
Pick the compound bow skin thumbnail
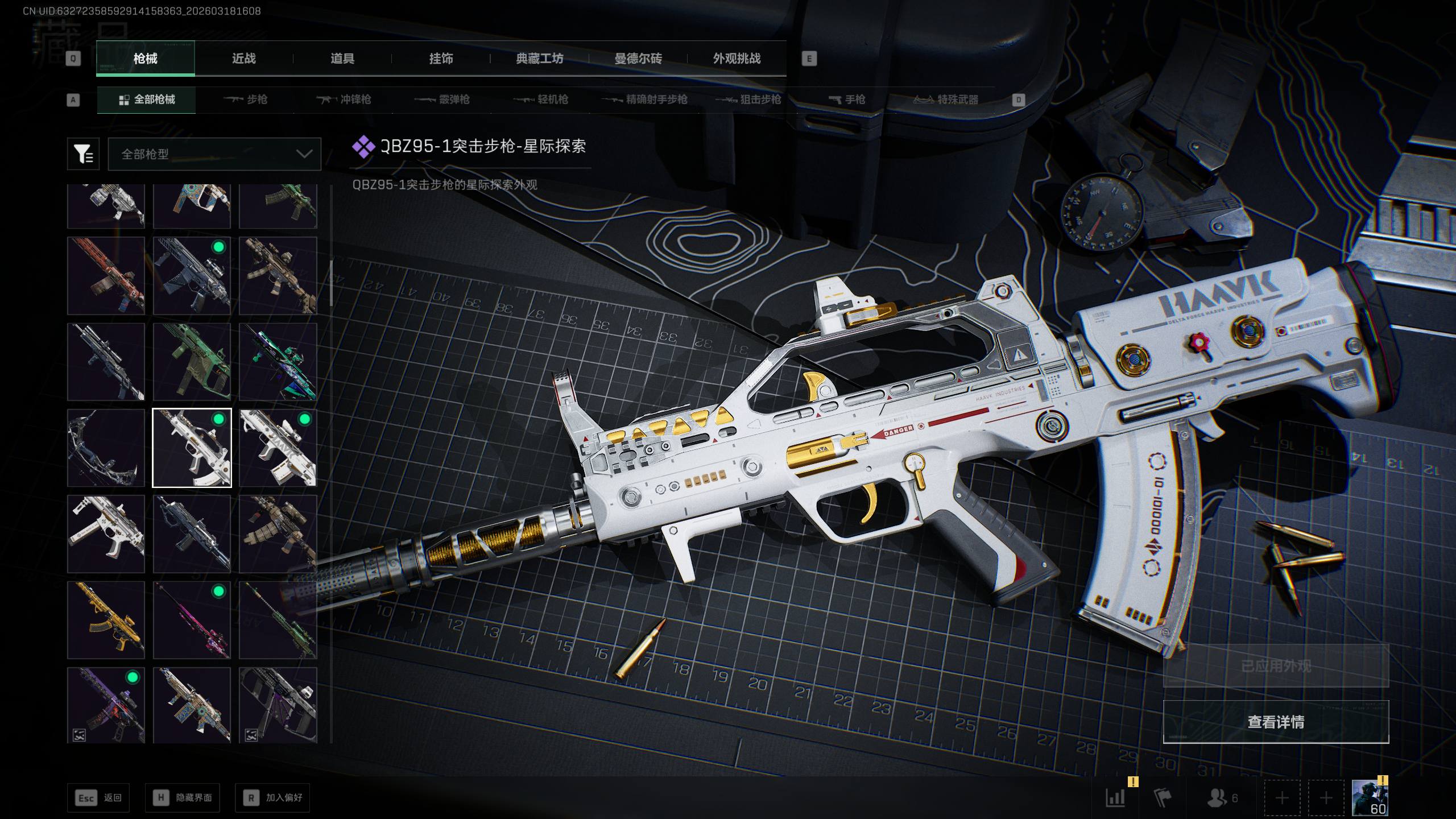tap(106, 448)
